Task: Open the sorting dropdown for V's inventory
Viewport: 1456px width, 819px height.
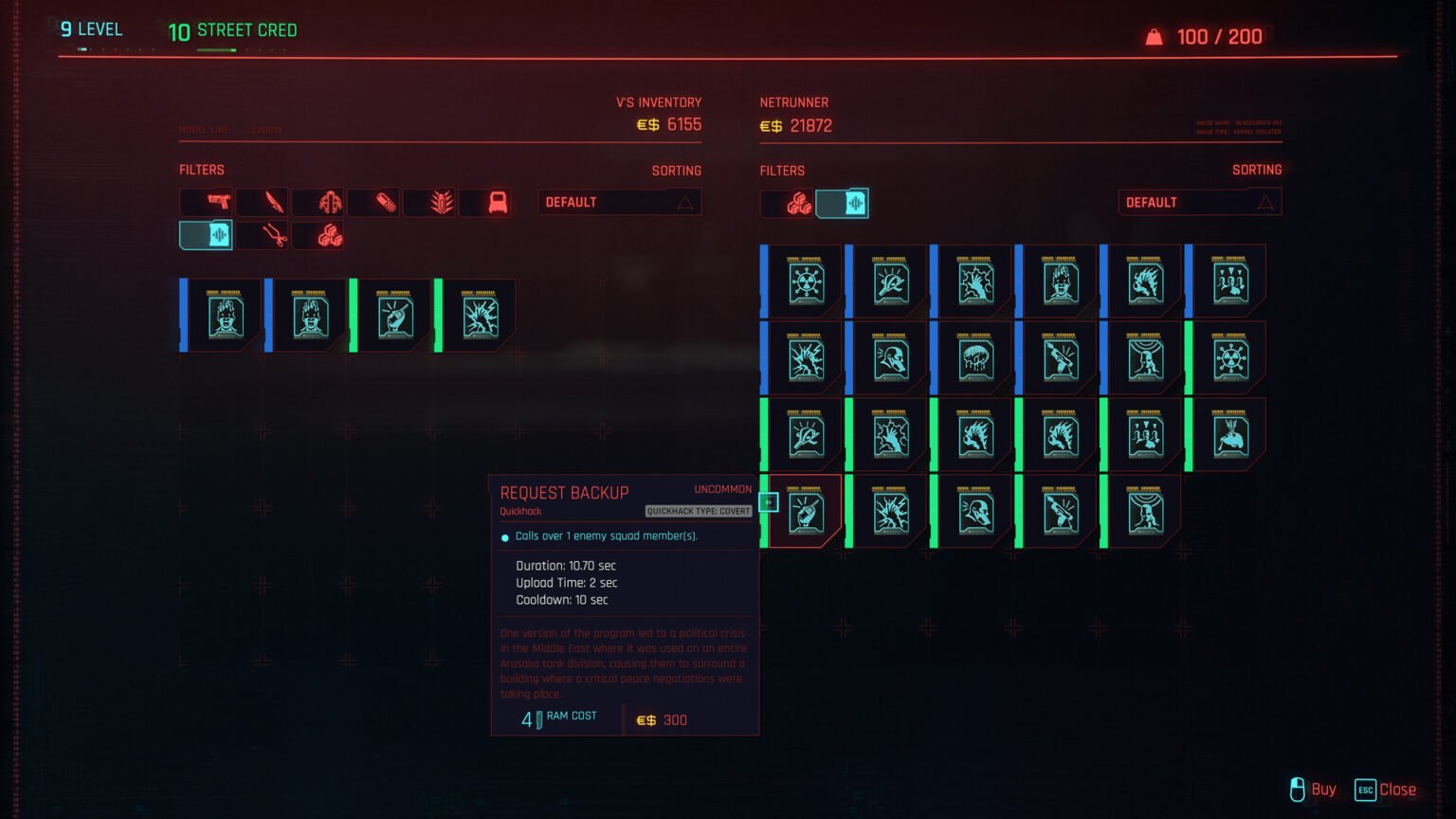Action: [619, 202]
